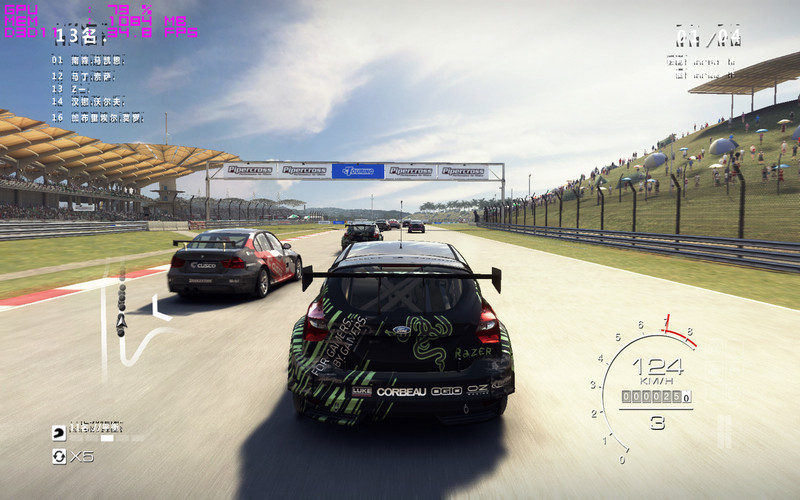Select the position 14 driver row
The image size is (800, 500).
point(90,102)
